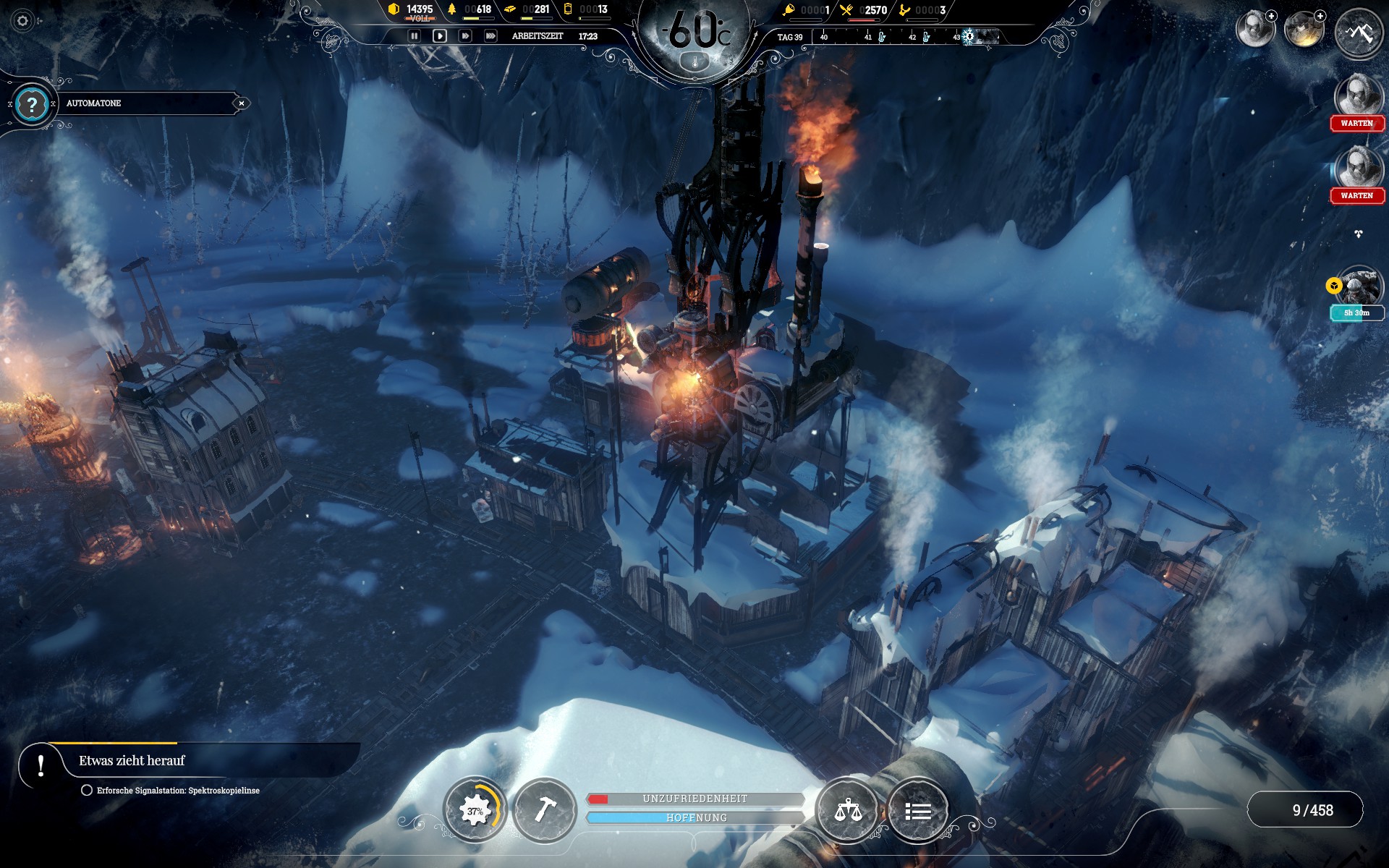The width and height of the screenshot is (1389, 868).
Task: Select the first waiting automaton portrait
Action: tap(1357, 96)
